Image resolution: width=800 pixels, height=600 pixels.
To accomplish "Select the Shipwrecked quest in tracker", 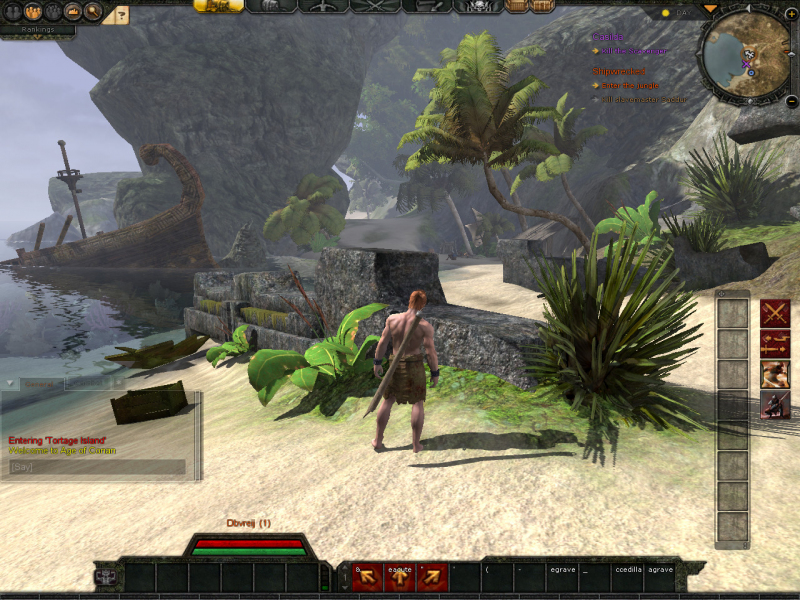I will coord(619,72).
